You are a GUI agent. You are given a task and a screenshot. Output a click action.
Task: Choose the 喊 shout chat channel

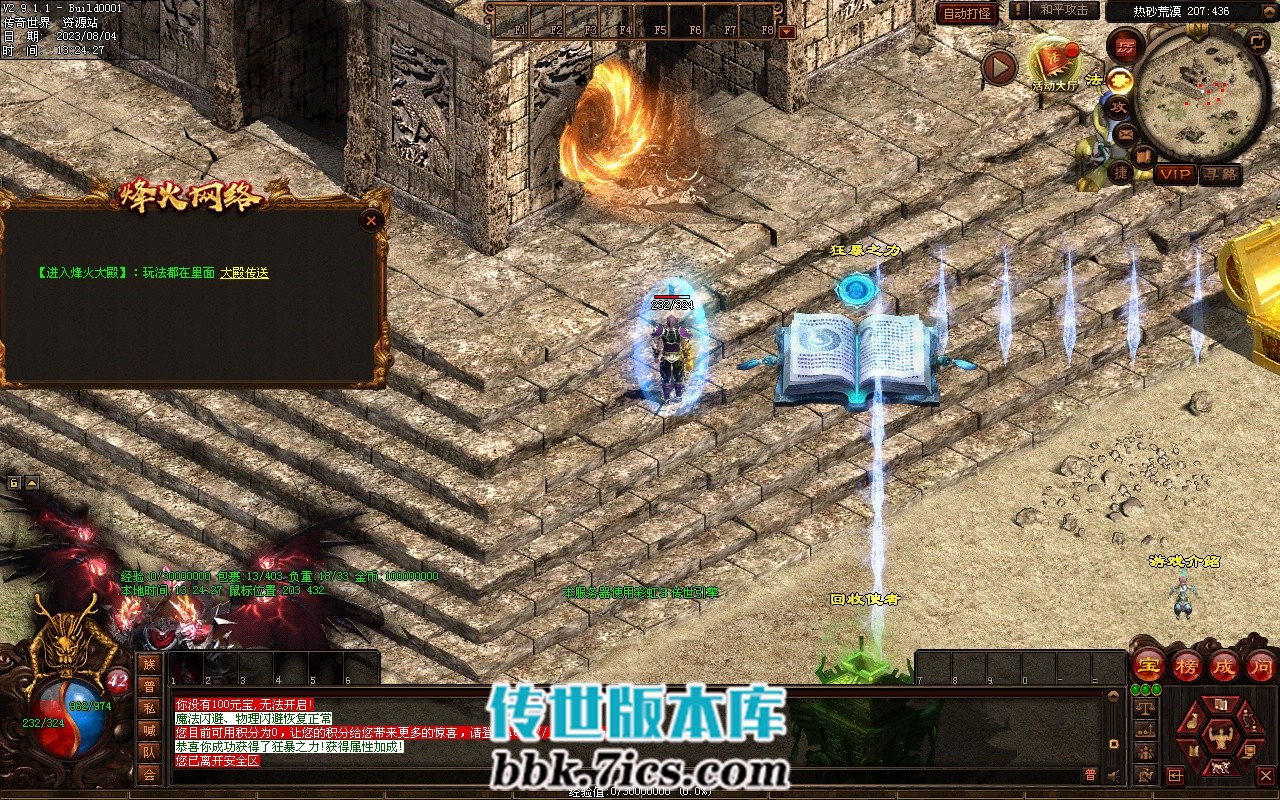point(149,730)
